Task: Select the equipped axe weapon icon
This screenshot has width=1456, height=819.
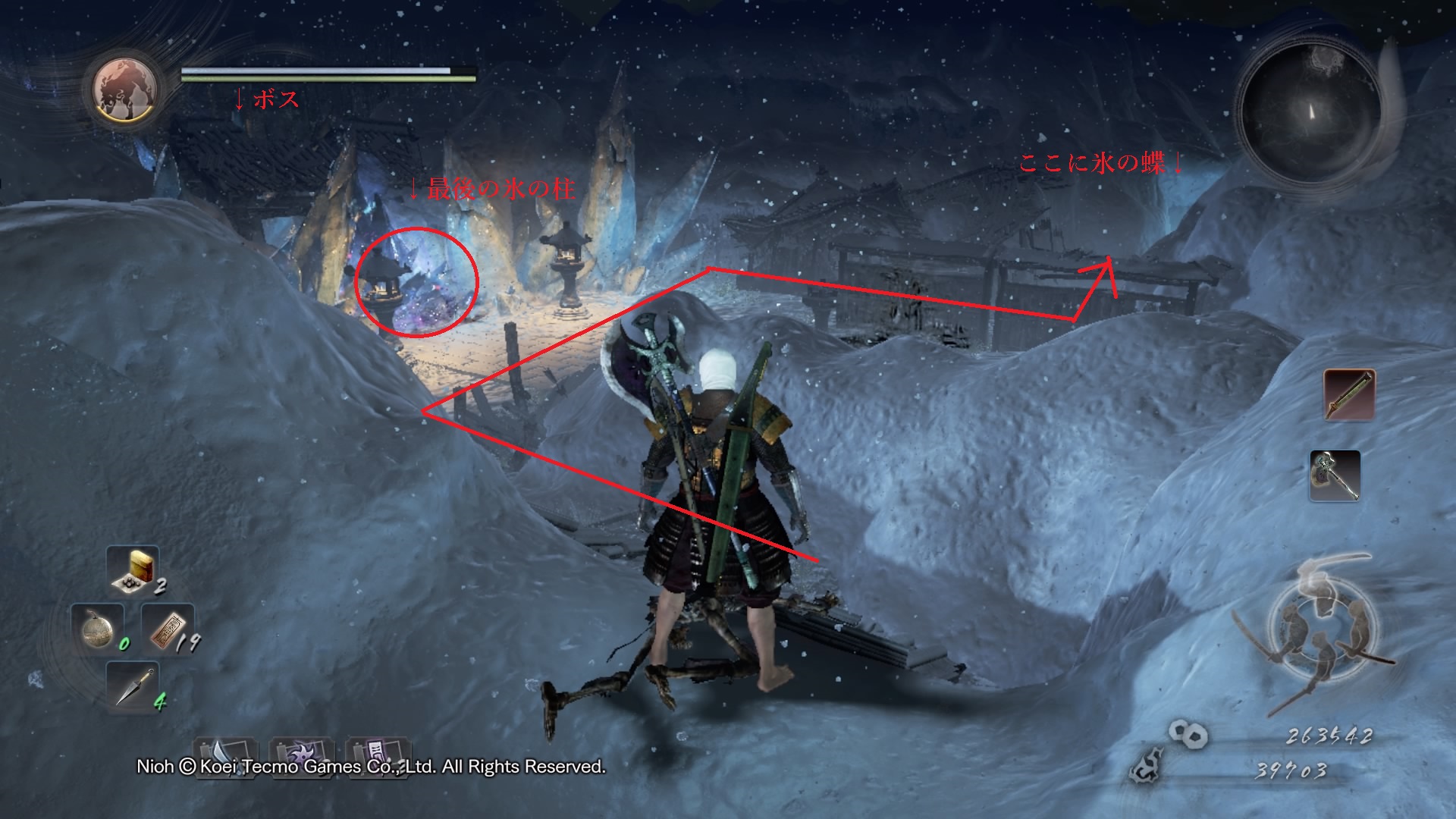Action: [1335, 475]
